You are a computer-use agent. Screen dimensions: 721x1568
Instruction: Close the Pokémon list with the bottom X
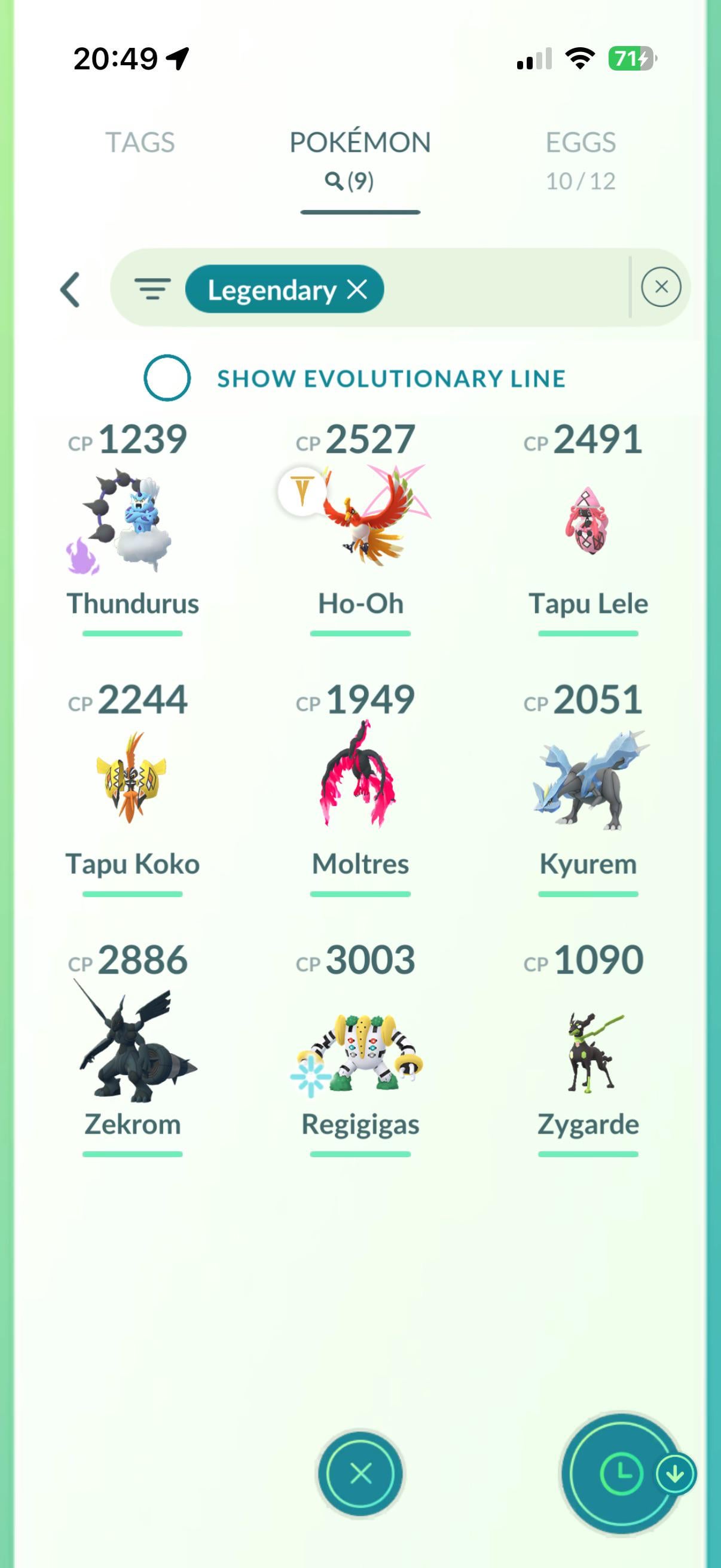pos(360,1474)
